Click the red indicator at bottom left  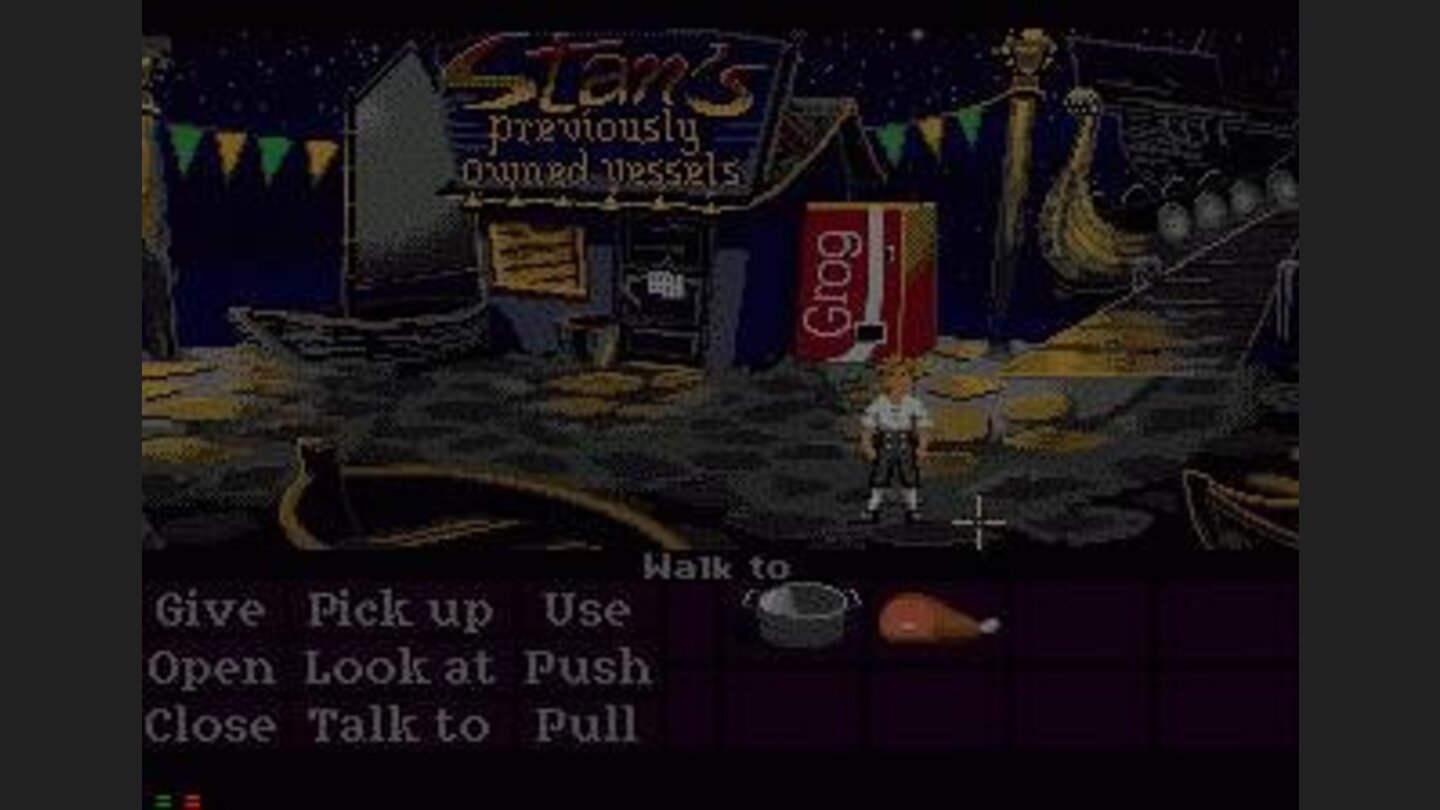192,799
